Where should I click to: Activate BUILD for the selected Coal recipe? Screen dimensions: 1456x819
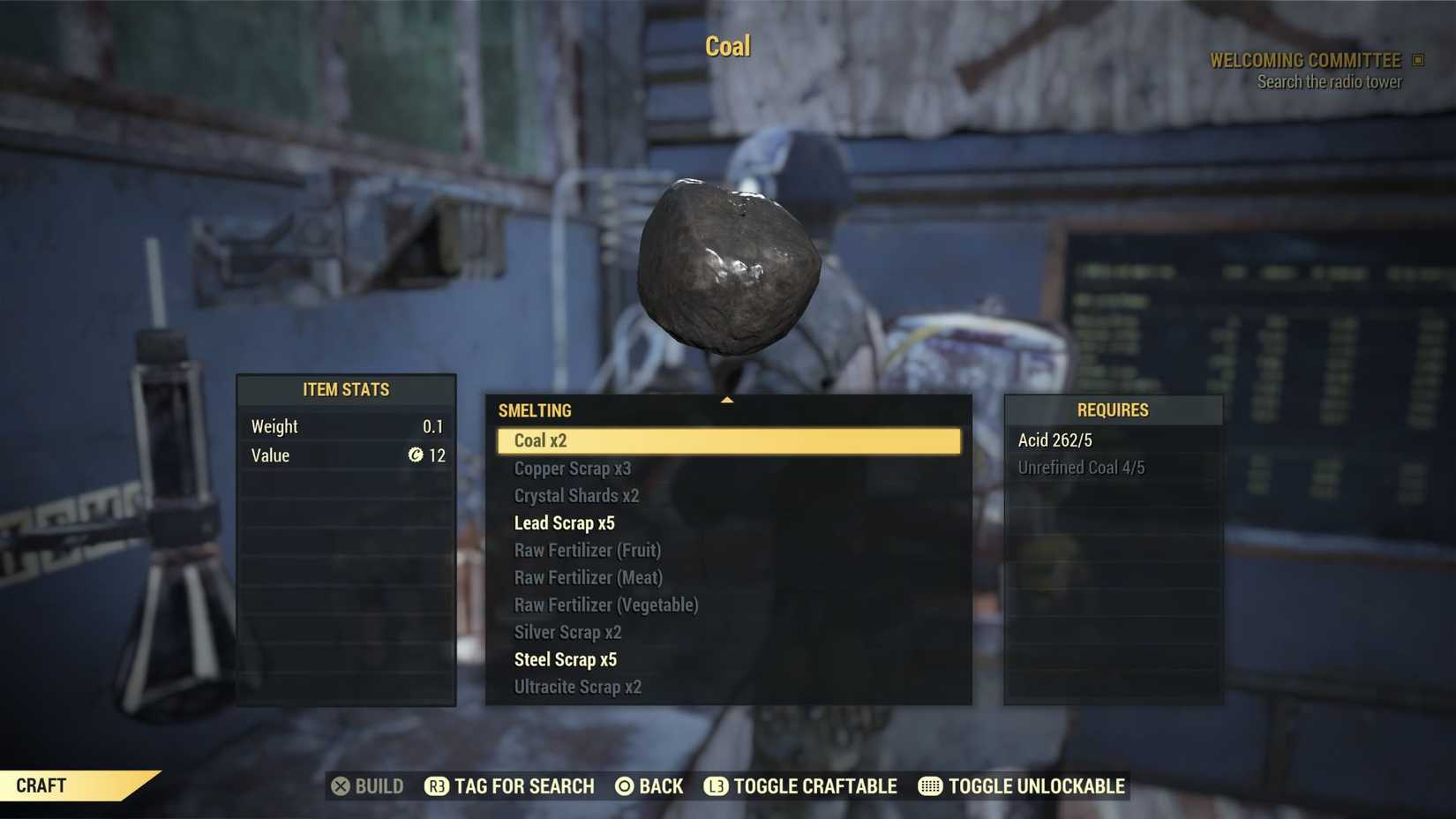368,785
